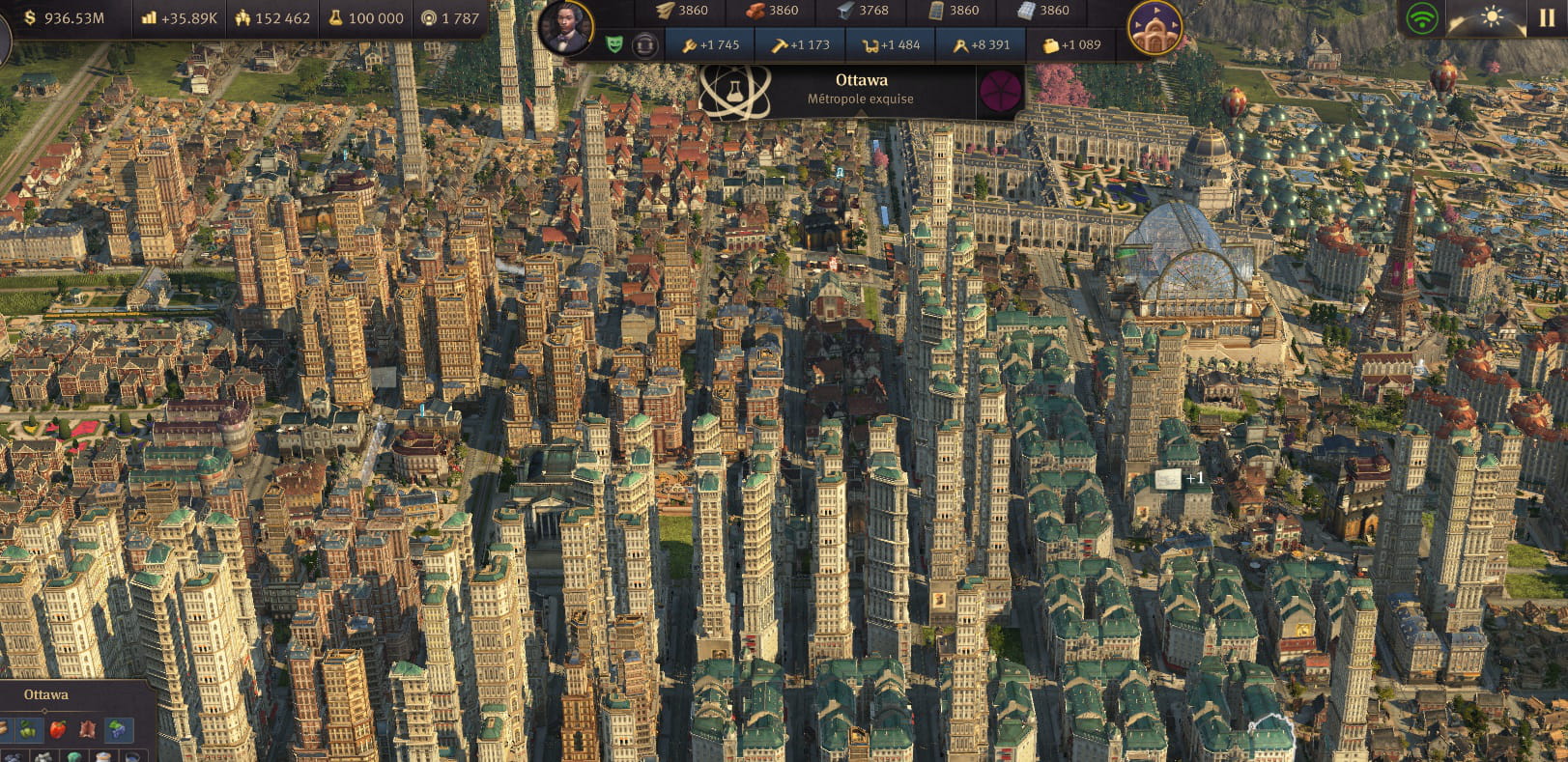
Task: Open the player character portrait
Action: click(x=566, y=27)
